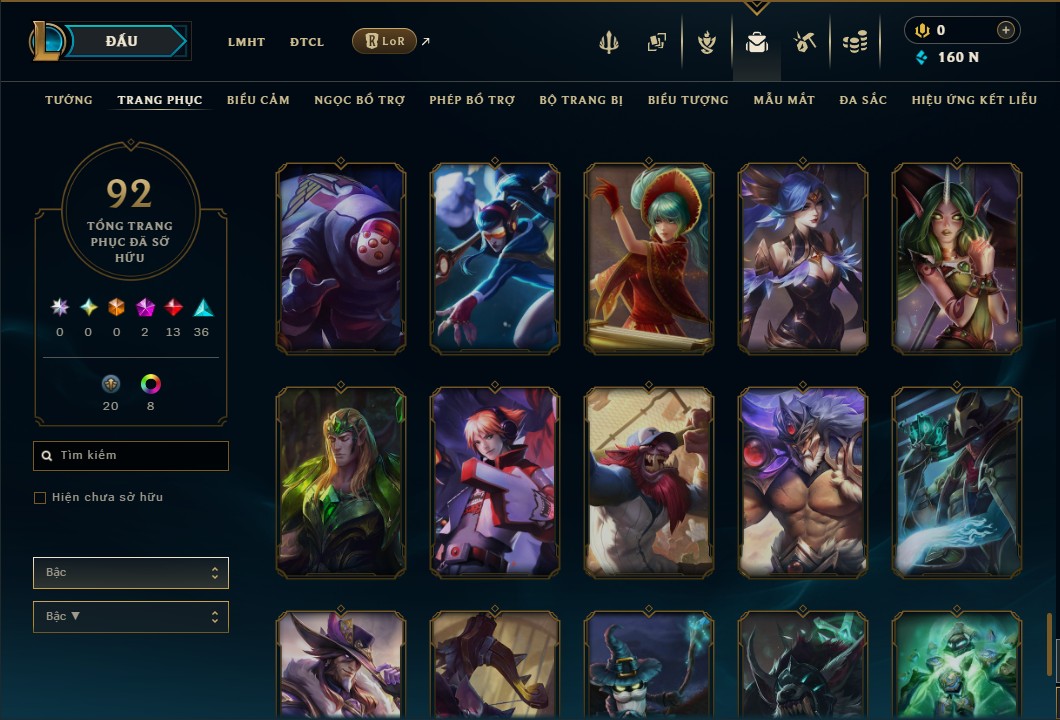Launch the LoR external link

385,41
